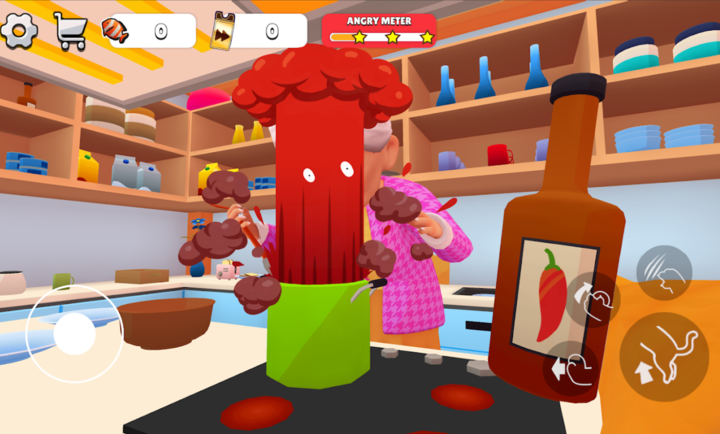This screenshot has width=720, height=434.
Task: Open the gear settings menu
Action: pos(19,30)
